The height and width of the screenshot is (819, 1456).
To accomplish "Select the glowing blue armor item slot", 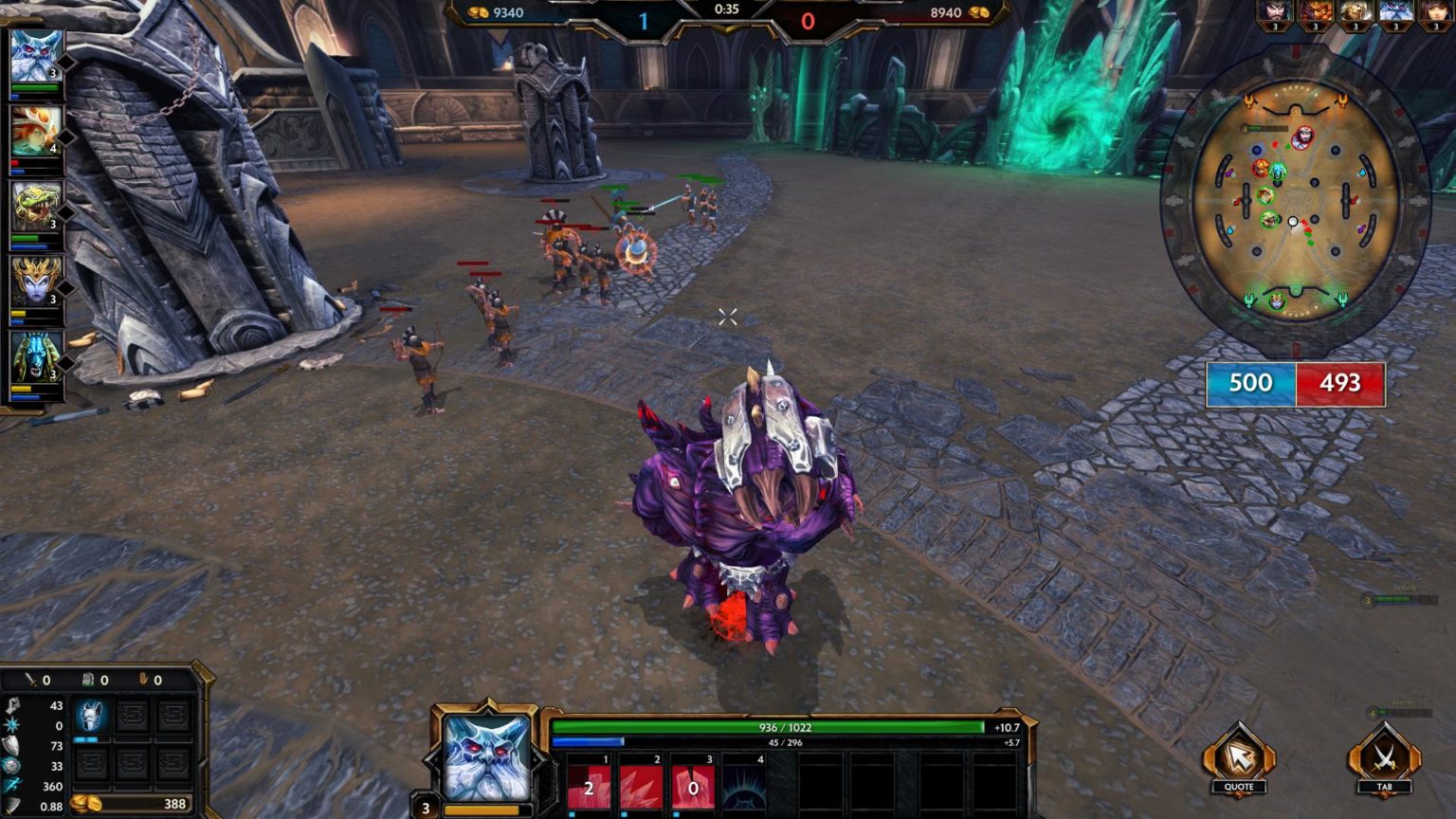I will 91,716.
